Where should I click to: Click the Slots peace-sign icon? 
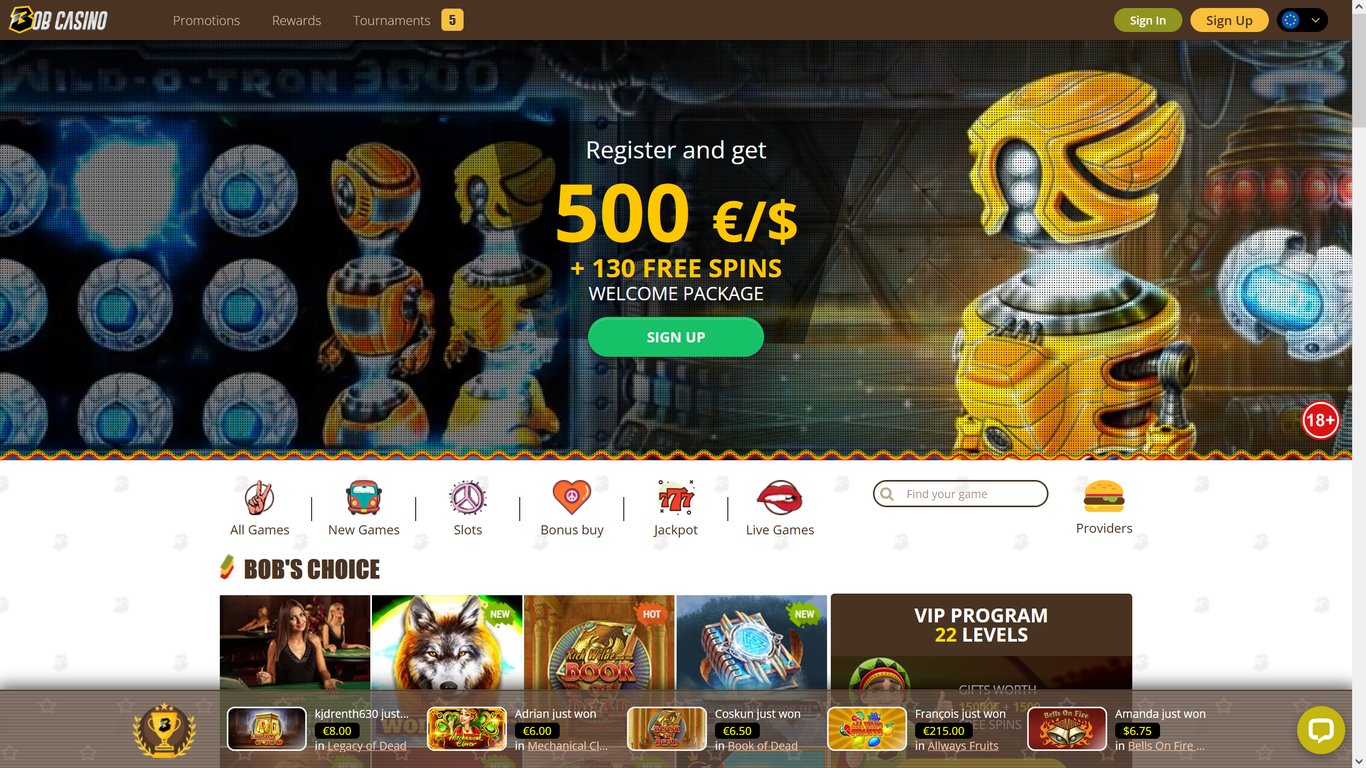coord(467,500)
